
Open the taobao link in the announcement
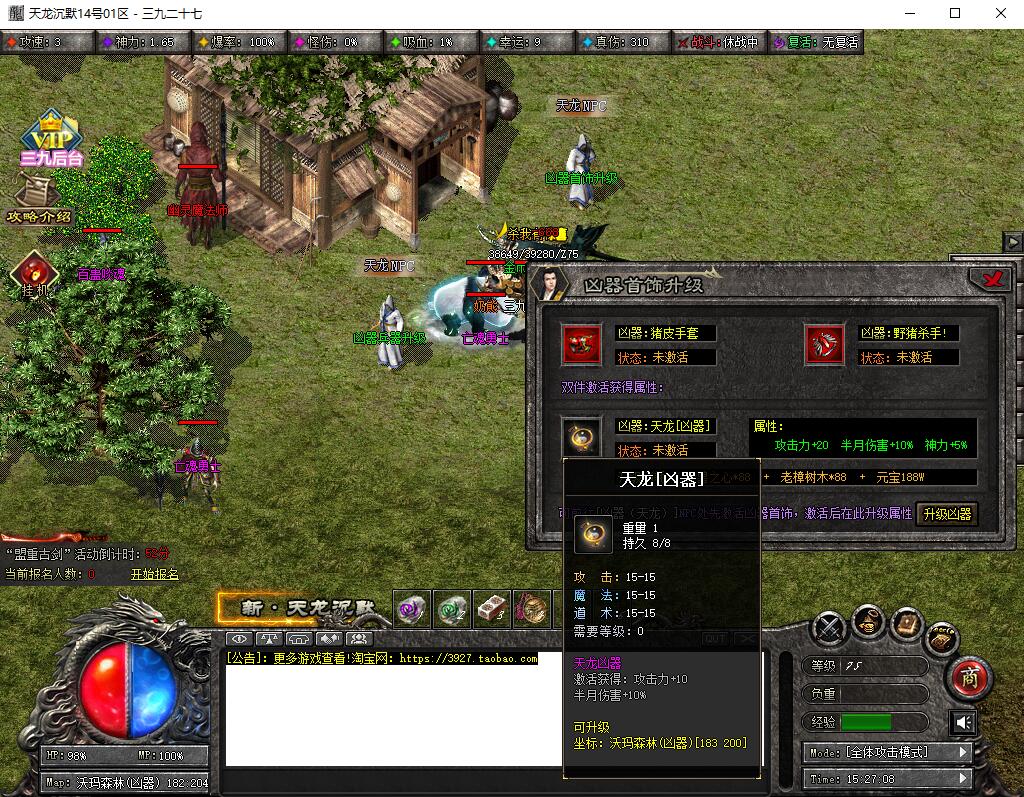point(468,659)
